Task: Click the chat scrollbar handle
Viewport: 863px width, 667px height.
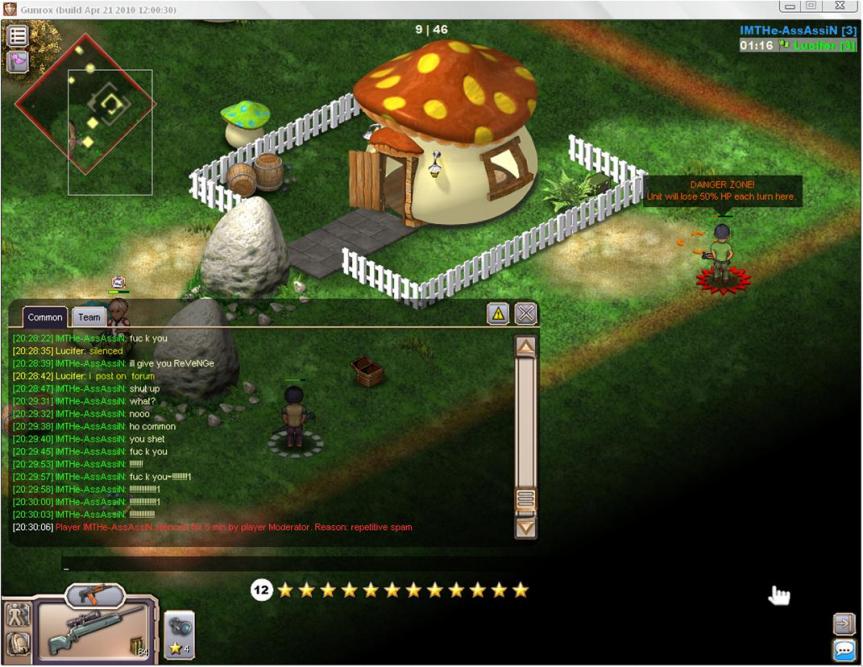Action: click(525, 499)
